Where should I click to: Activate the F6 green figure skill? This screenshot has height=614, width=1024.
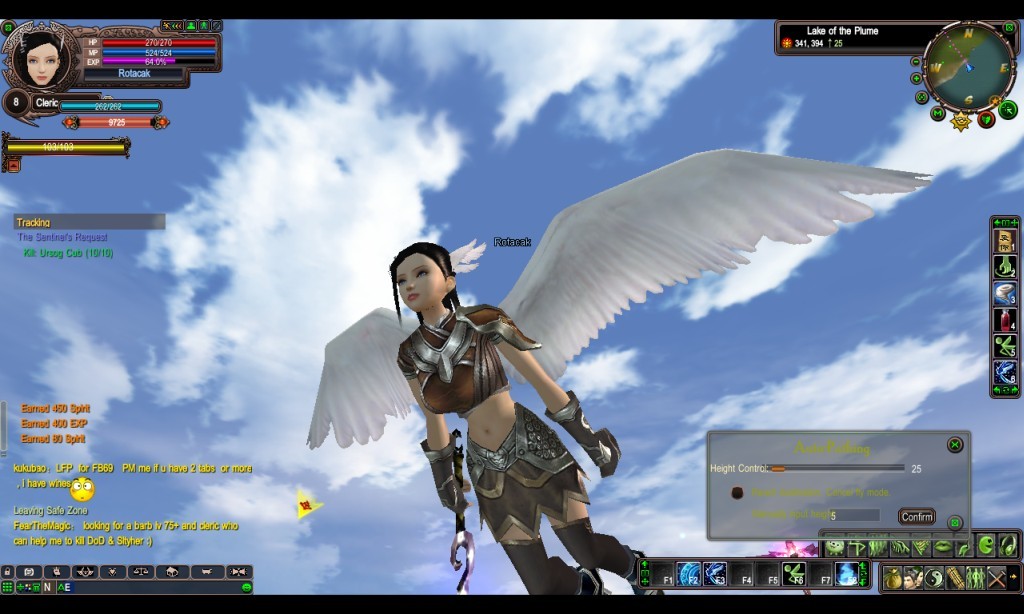coord(794,573)
